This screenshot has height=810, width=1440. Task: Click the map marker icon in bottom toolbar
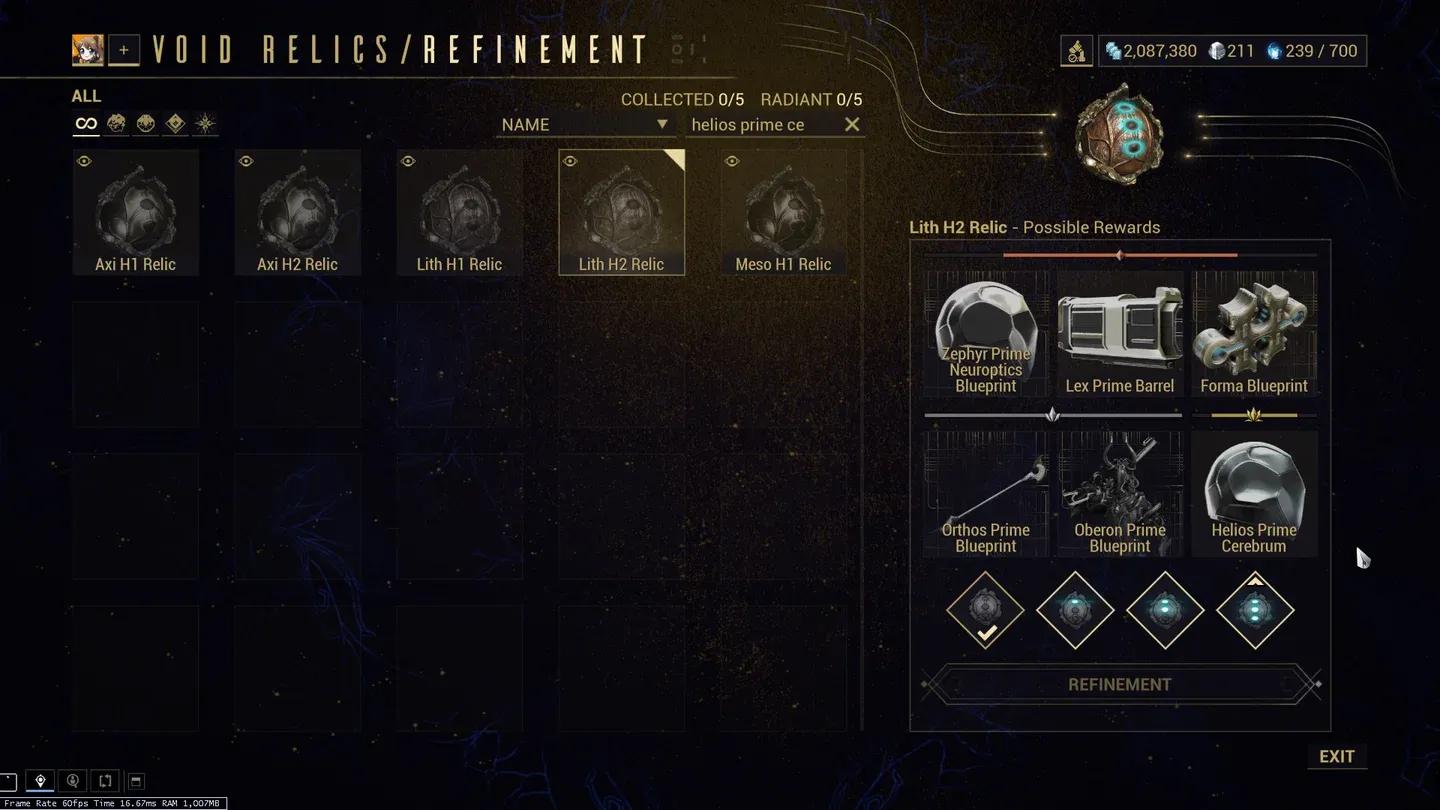pos(40,780)
